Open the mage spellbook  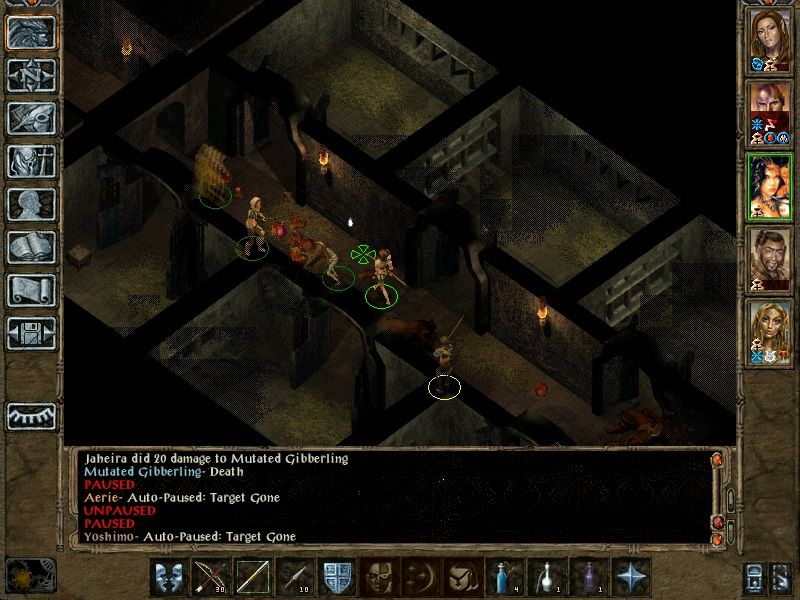(31, 247)
